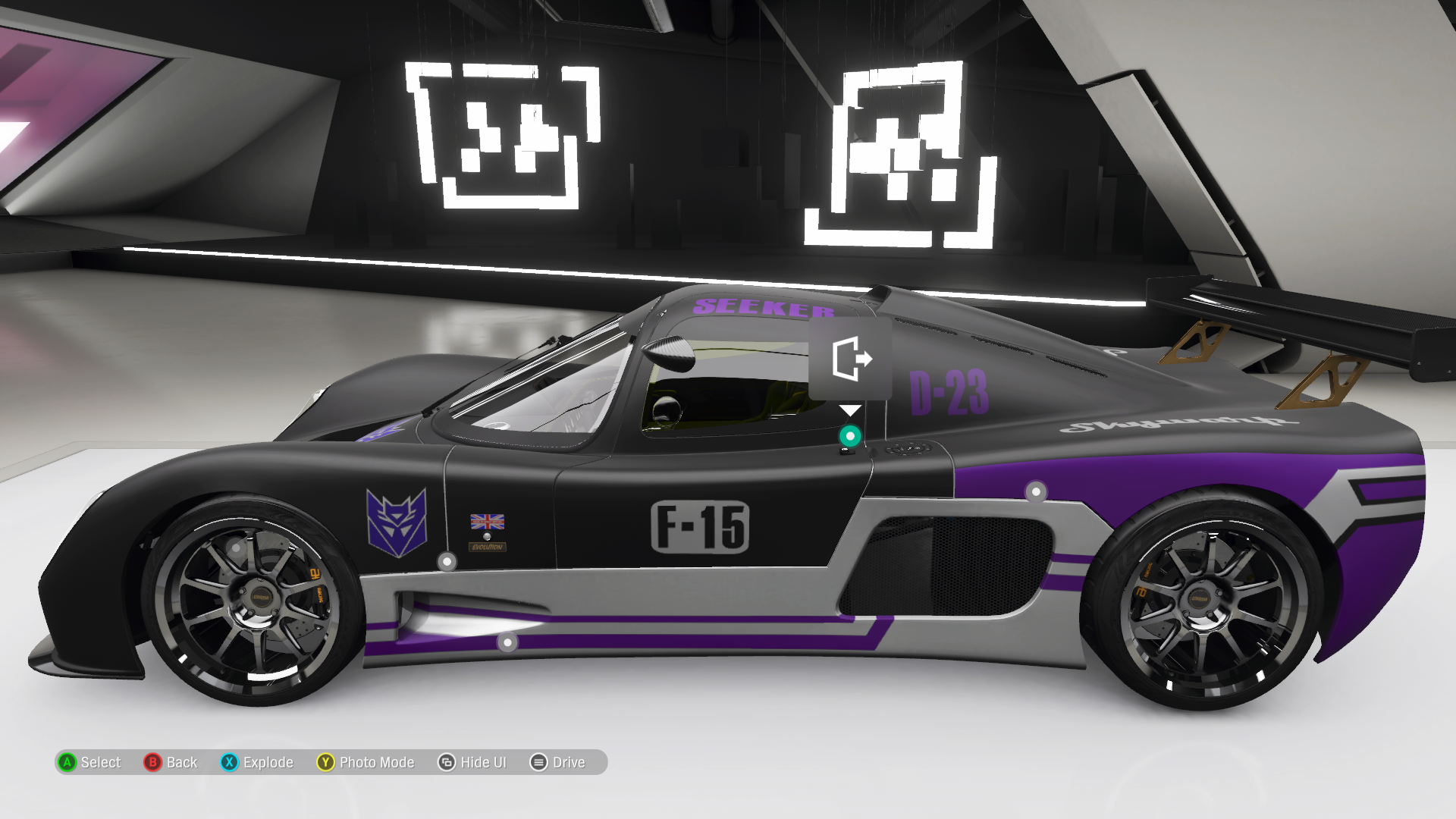
Task: Activate the hotspot dot above the rear wheel
Action: (x=1036, y=491)
